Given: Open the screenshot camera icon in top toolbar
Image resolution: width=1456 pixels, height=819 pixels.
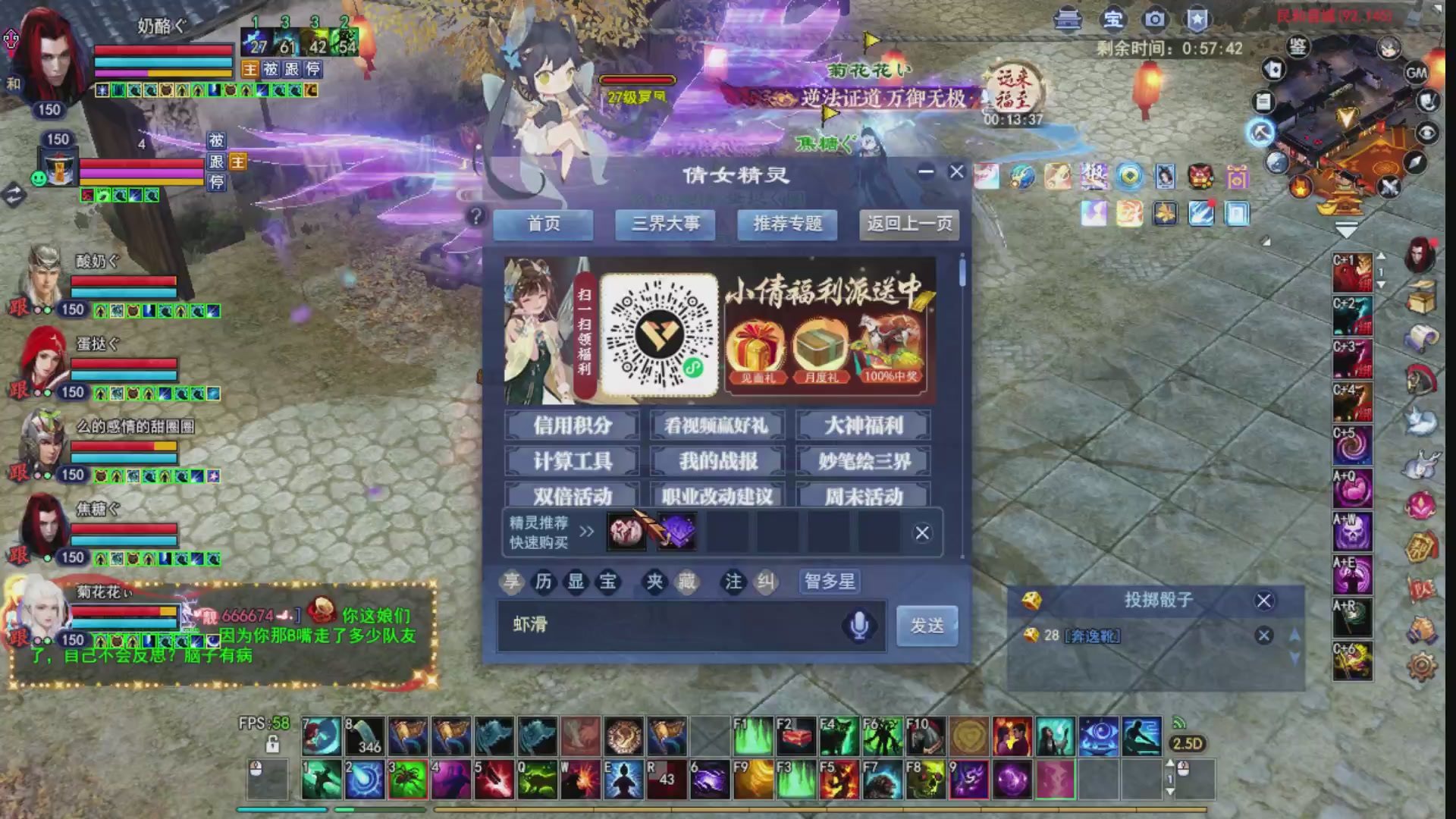Looking at the screenshot, I should (1154, 20).
